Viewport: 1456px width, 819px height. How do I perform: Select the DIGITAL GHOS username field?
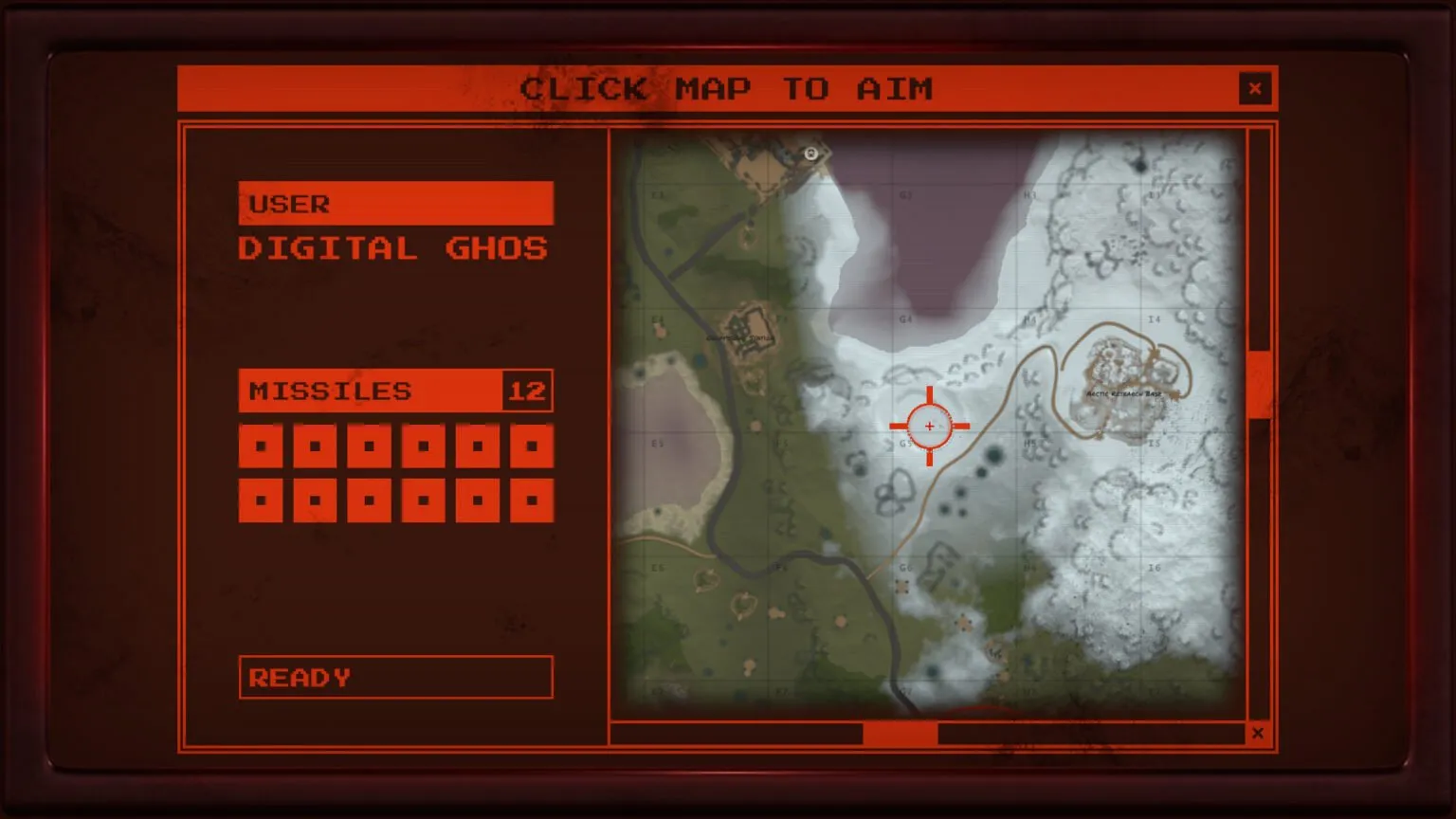(391, 248)
